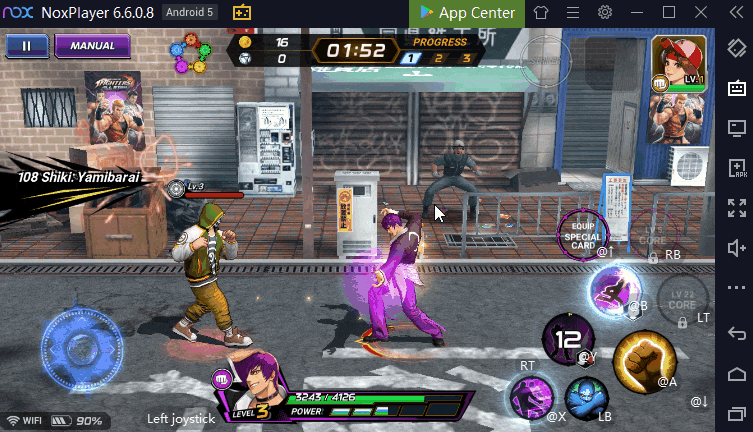The height and width of the screenshot is (432, 753).
Task: Toggle the MANUAL control mode button
Action: [x=92, y=46]
